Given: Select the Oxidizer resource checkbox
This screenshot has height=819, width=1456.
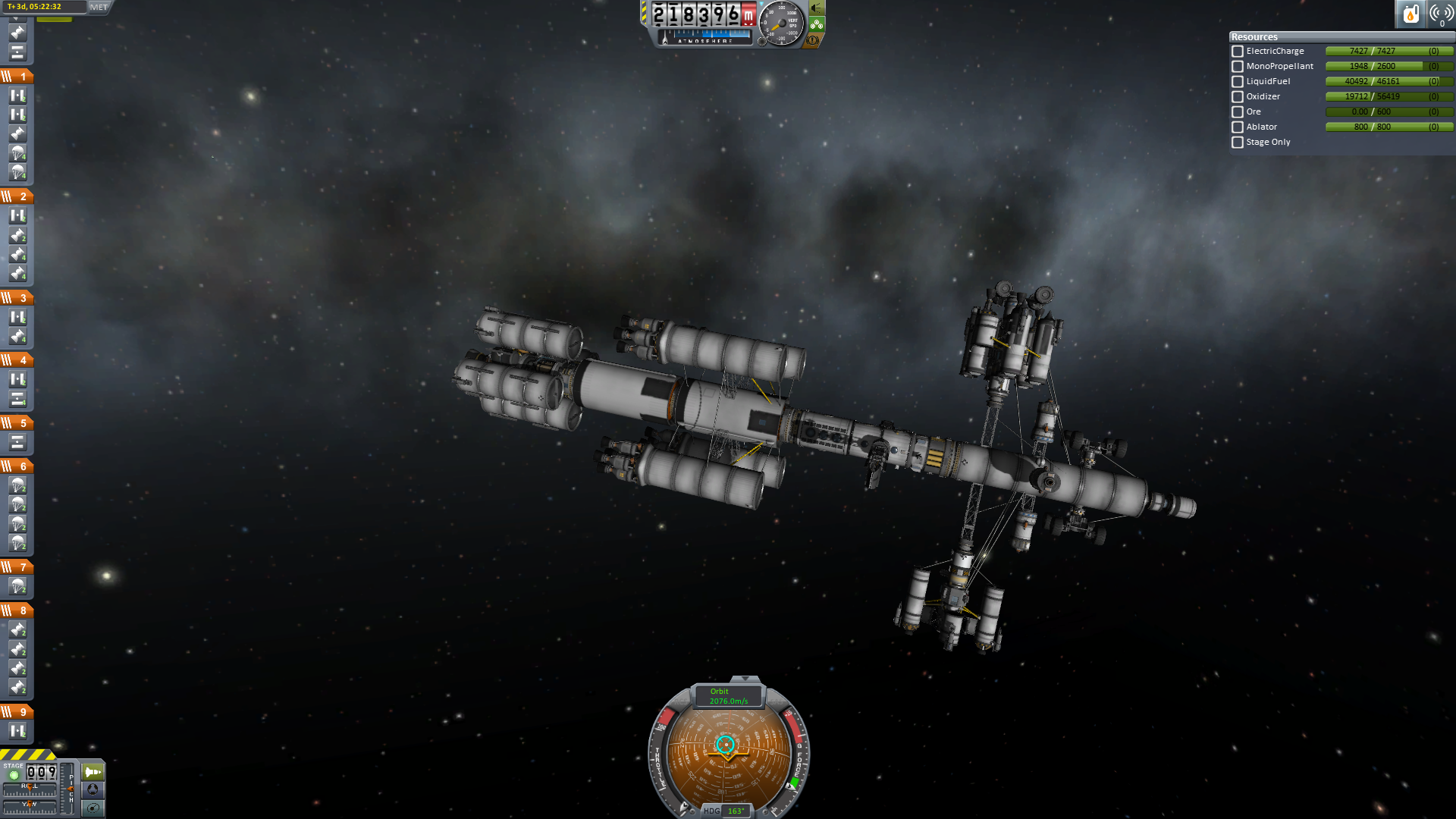Looking at the screenshot, I should click(x=1238, y=97).
